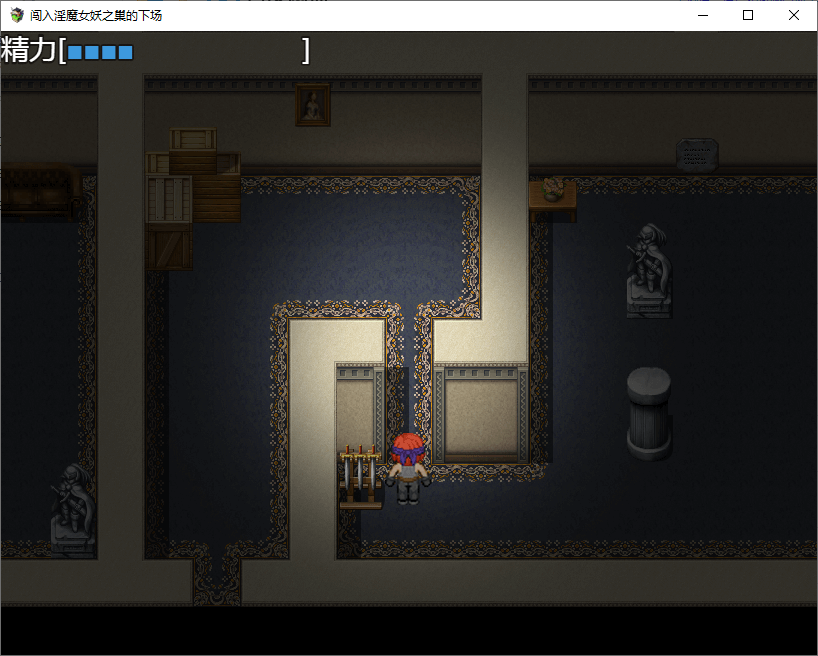The image size is (818, 656).
Task: Maximize the game window
Action: (748, 15)
